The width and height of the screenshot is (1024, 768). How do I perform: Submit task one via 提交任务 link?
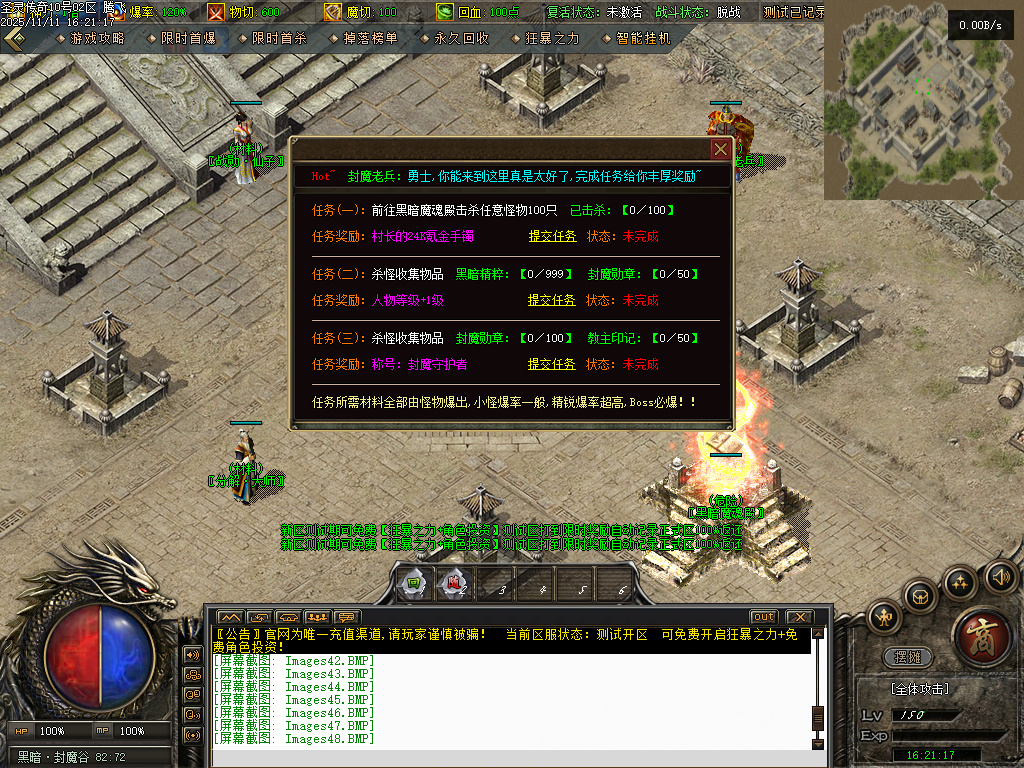[552, 237]
